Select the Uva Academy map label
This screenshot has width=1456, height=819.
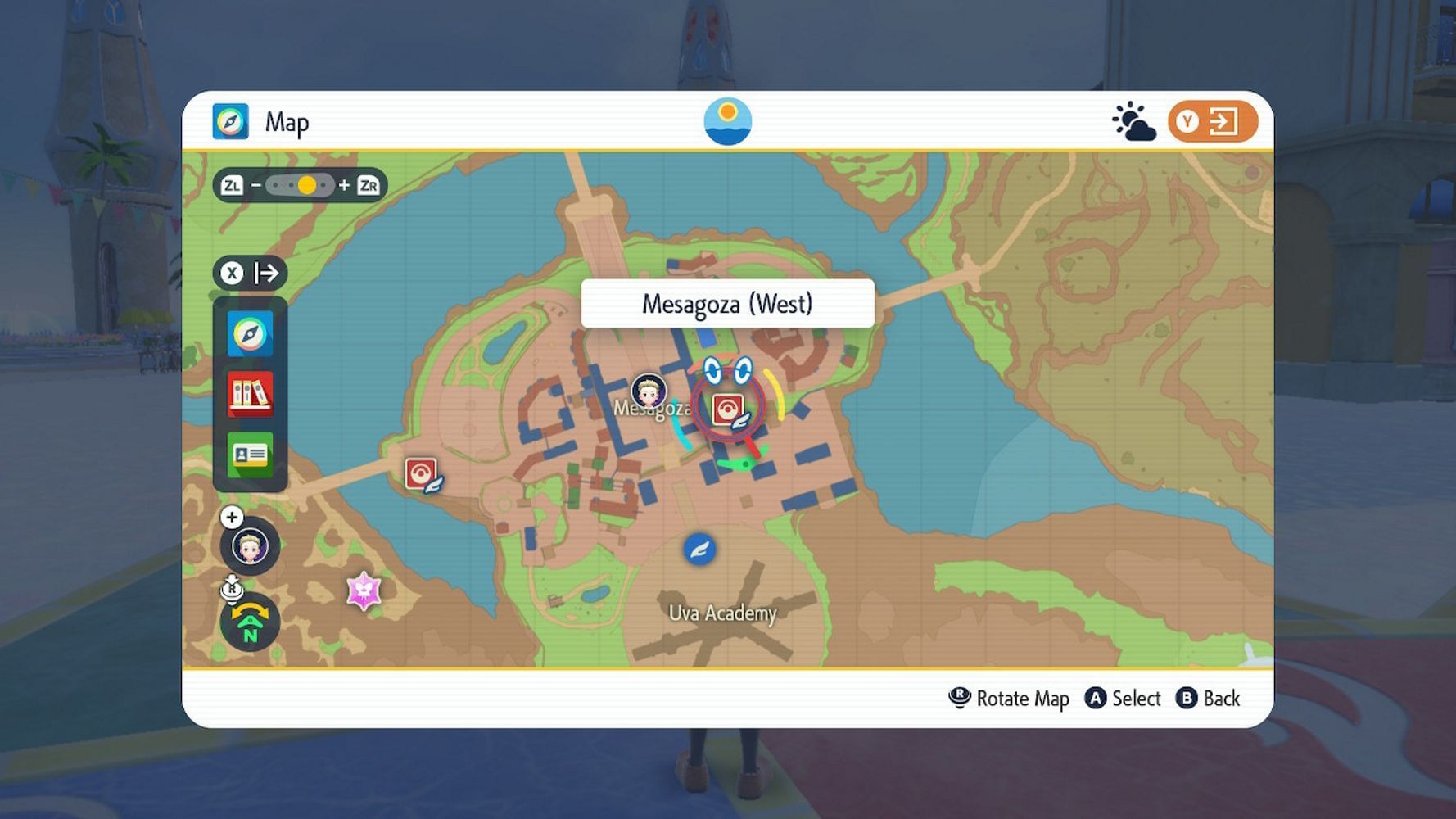tap(722, 613)
